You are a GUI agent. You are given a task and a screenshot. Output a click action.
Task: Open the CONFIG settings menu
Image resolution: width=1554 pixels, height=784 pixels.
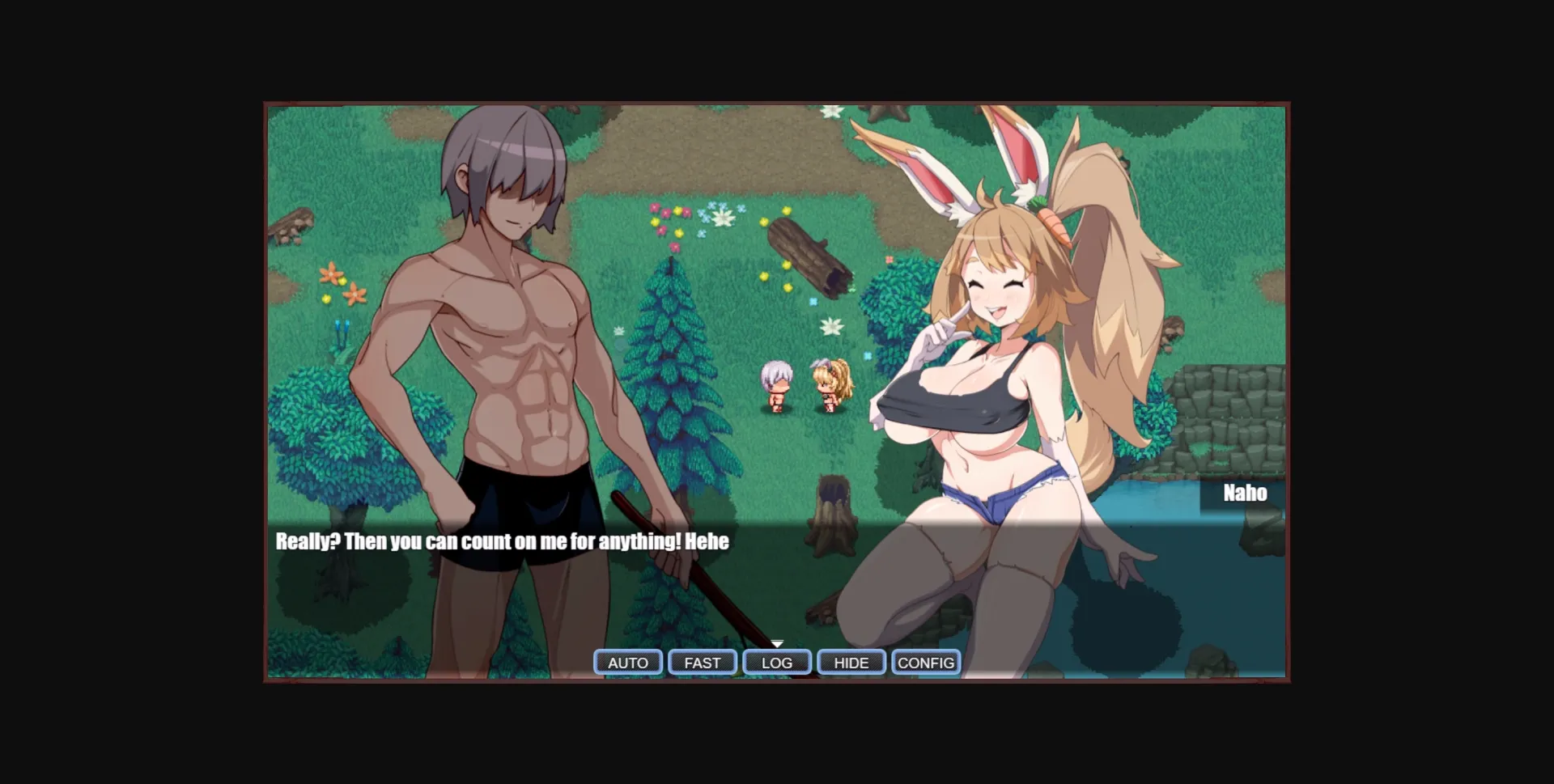click(925, 662)
